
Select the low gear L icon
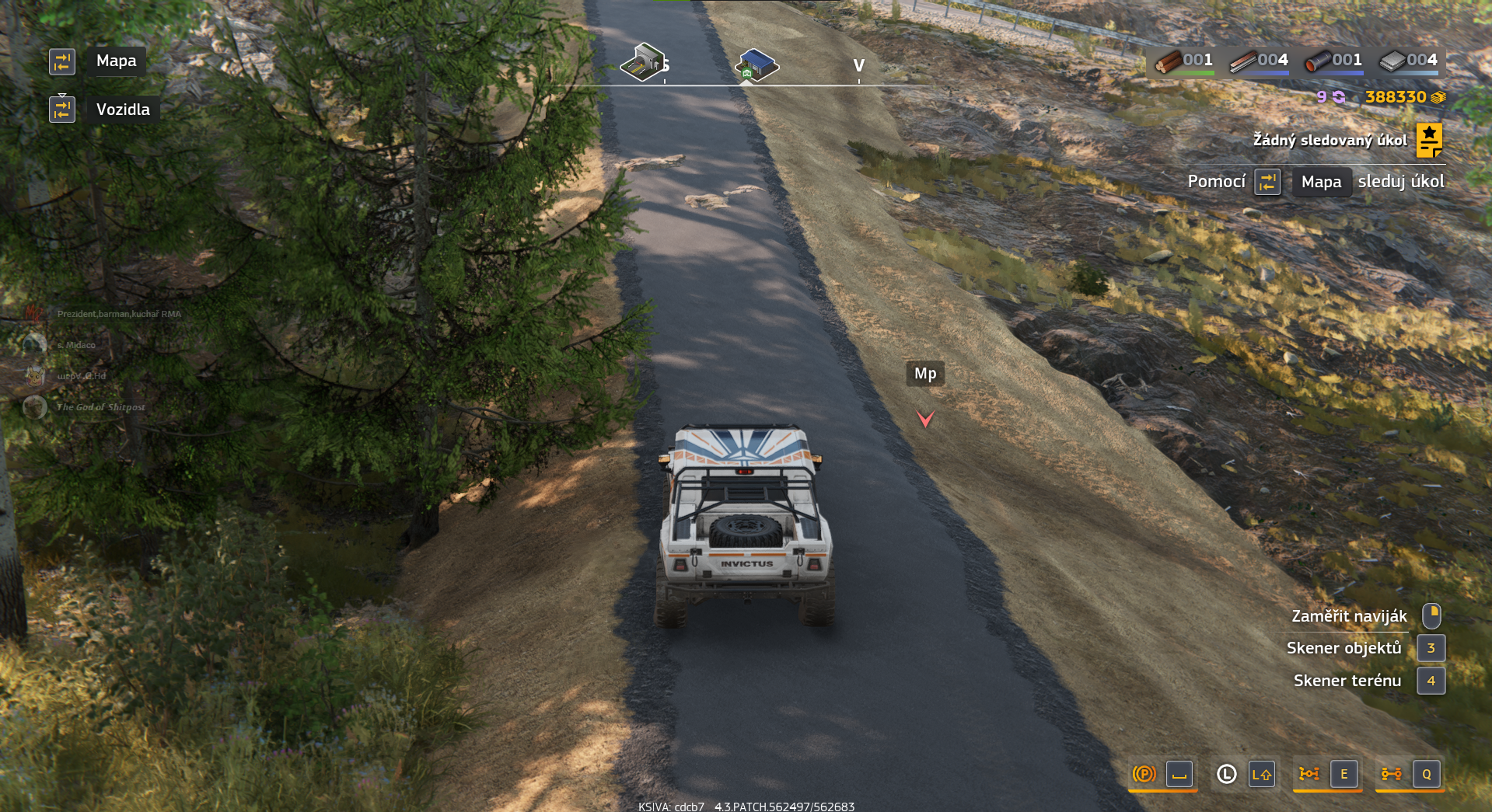1226,774
